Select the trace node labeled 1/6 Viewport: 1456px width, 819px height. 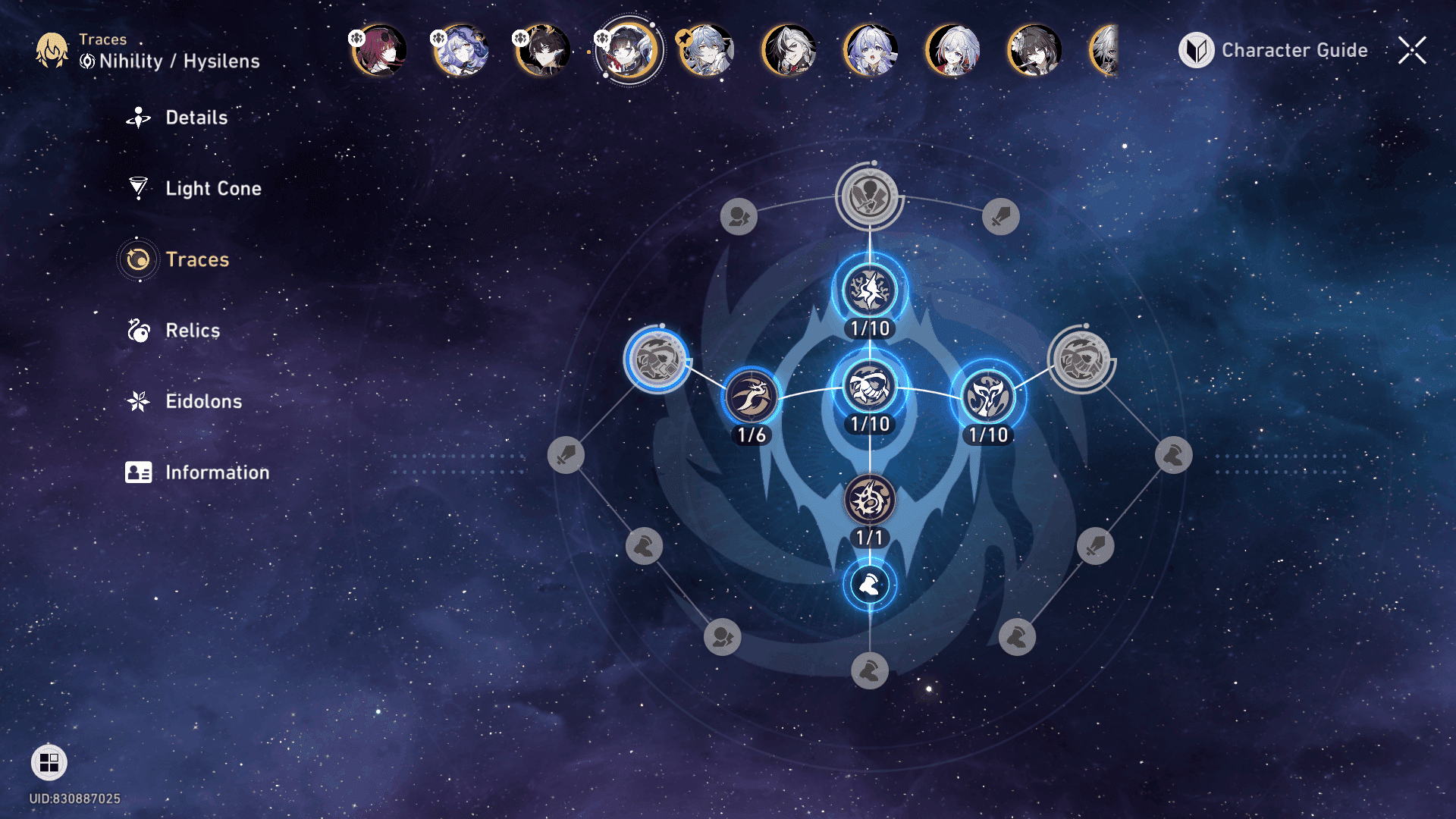[752, 397]
